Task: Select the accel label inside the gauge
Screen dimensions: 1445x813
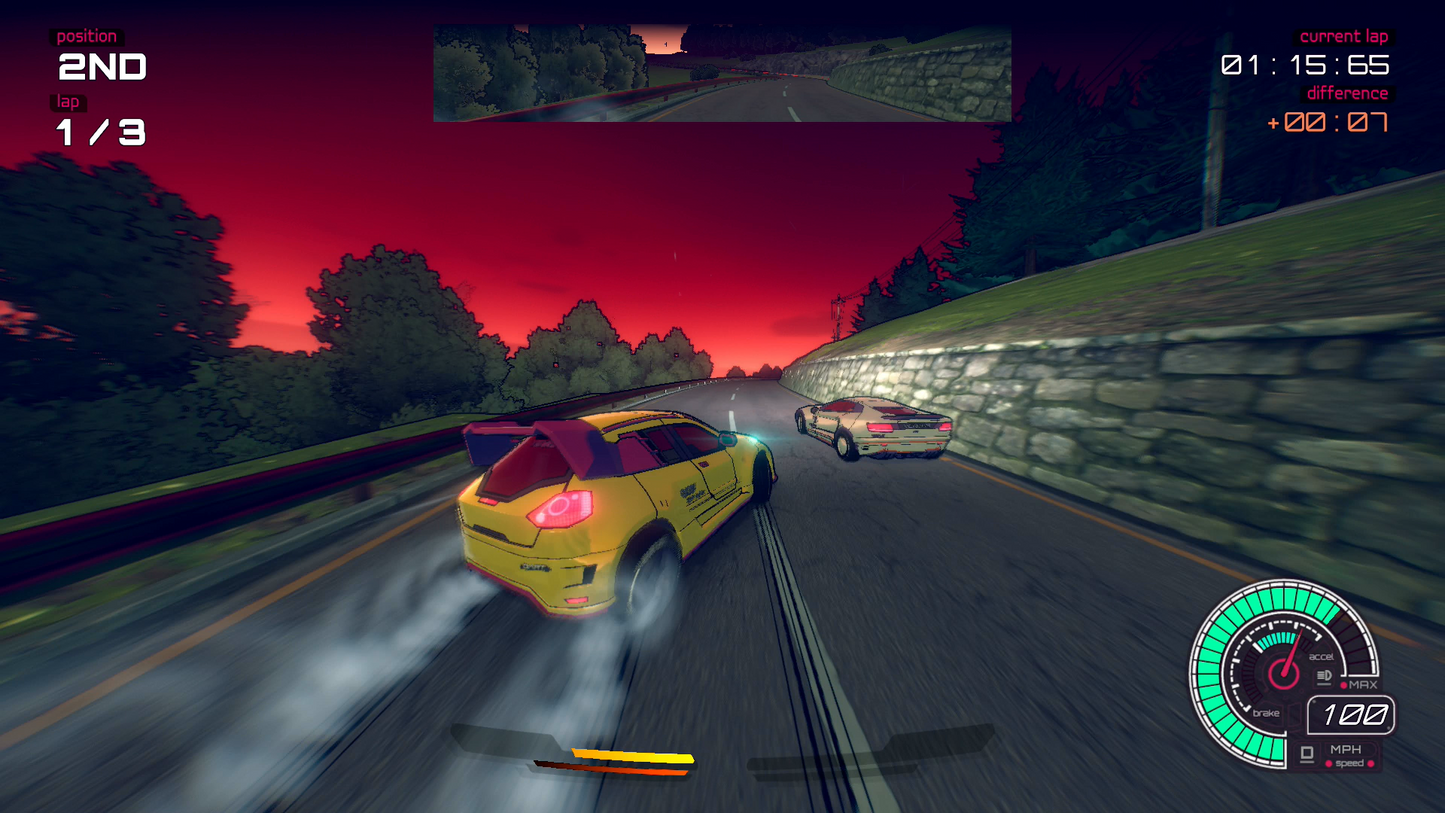Action: [1322, 656]
